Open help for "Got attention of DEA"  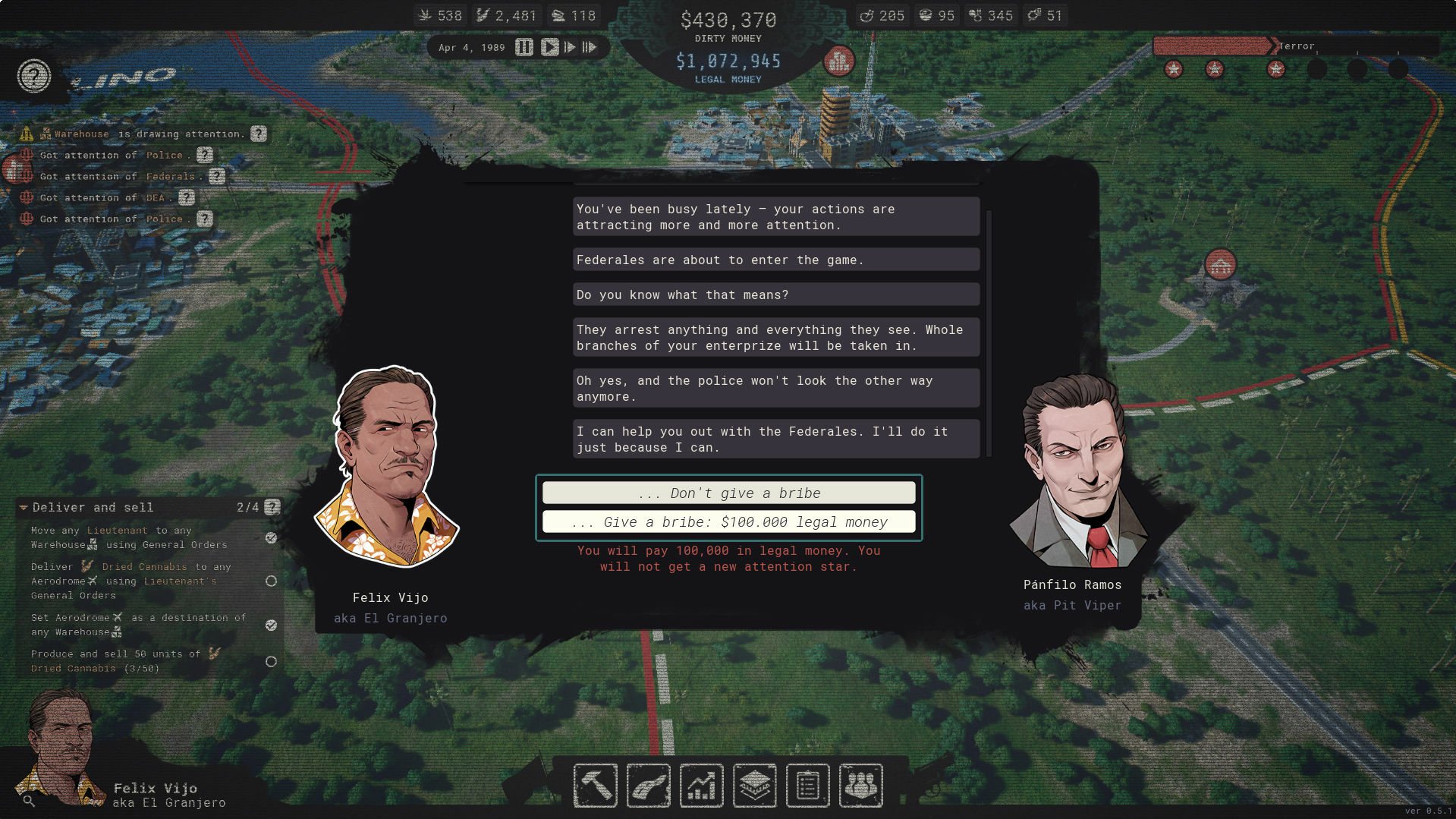[187, 197]
